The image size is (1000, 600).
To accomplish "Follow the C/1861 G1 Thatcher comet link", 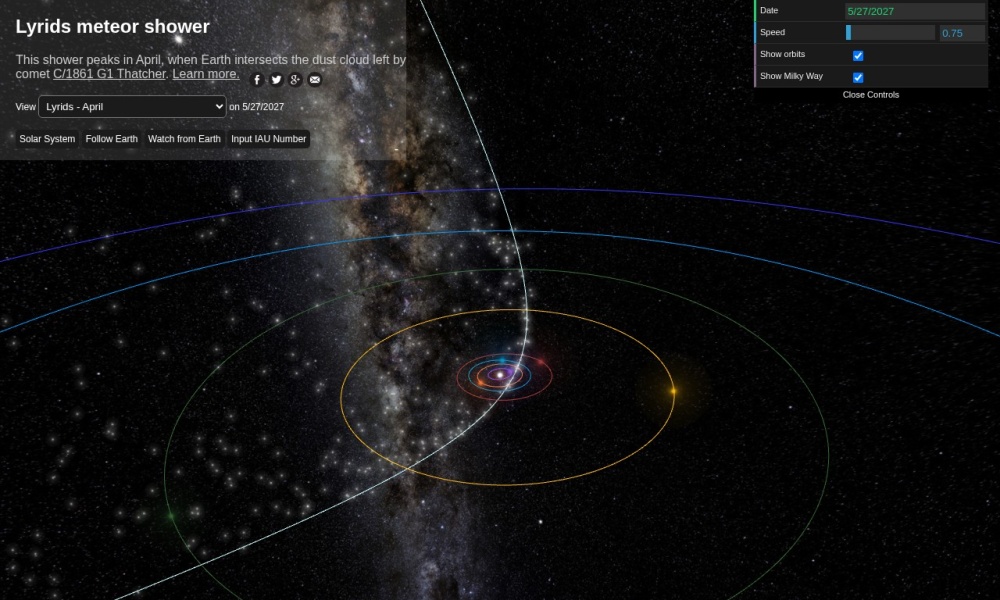I will pyautogui.click(x=109, y=74).
